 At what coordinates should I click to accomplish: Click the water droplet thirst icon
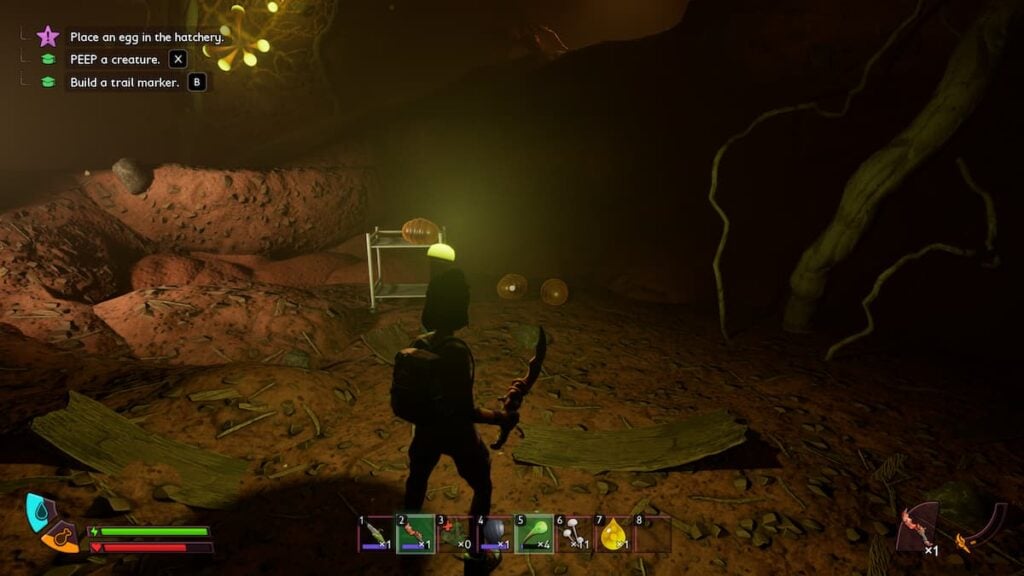[x=37, y=510]
